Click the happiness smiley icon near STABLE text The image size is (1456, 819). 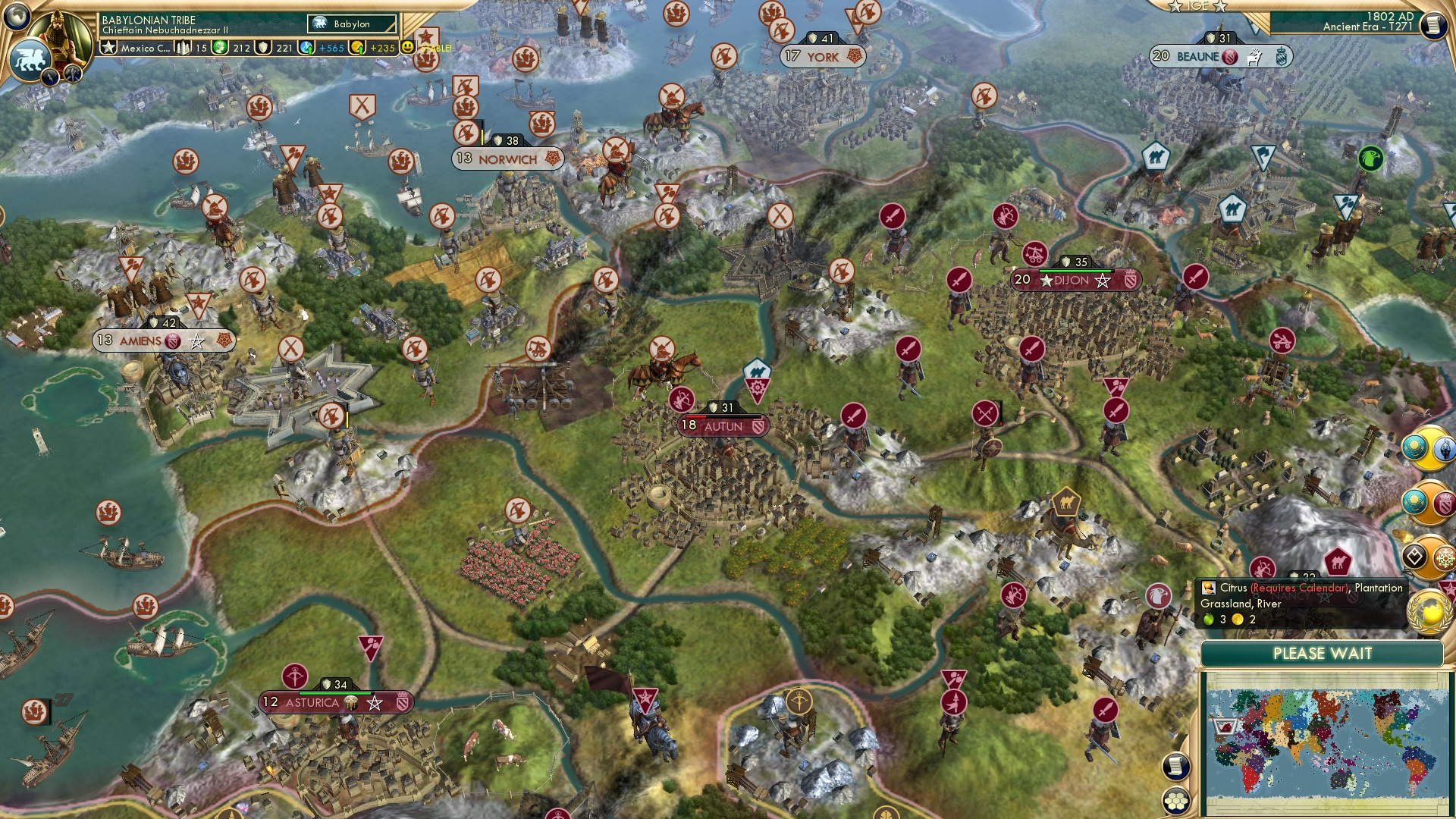(x=406, y=47)
